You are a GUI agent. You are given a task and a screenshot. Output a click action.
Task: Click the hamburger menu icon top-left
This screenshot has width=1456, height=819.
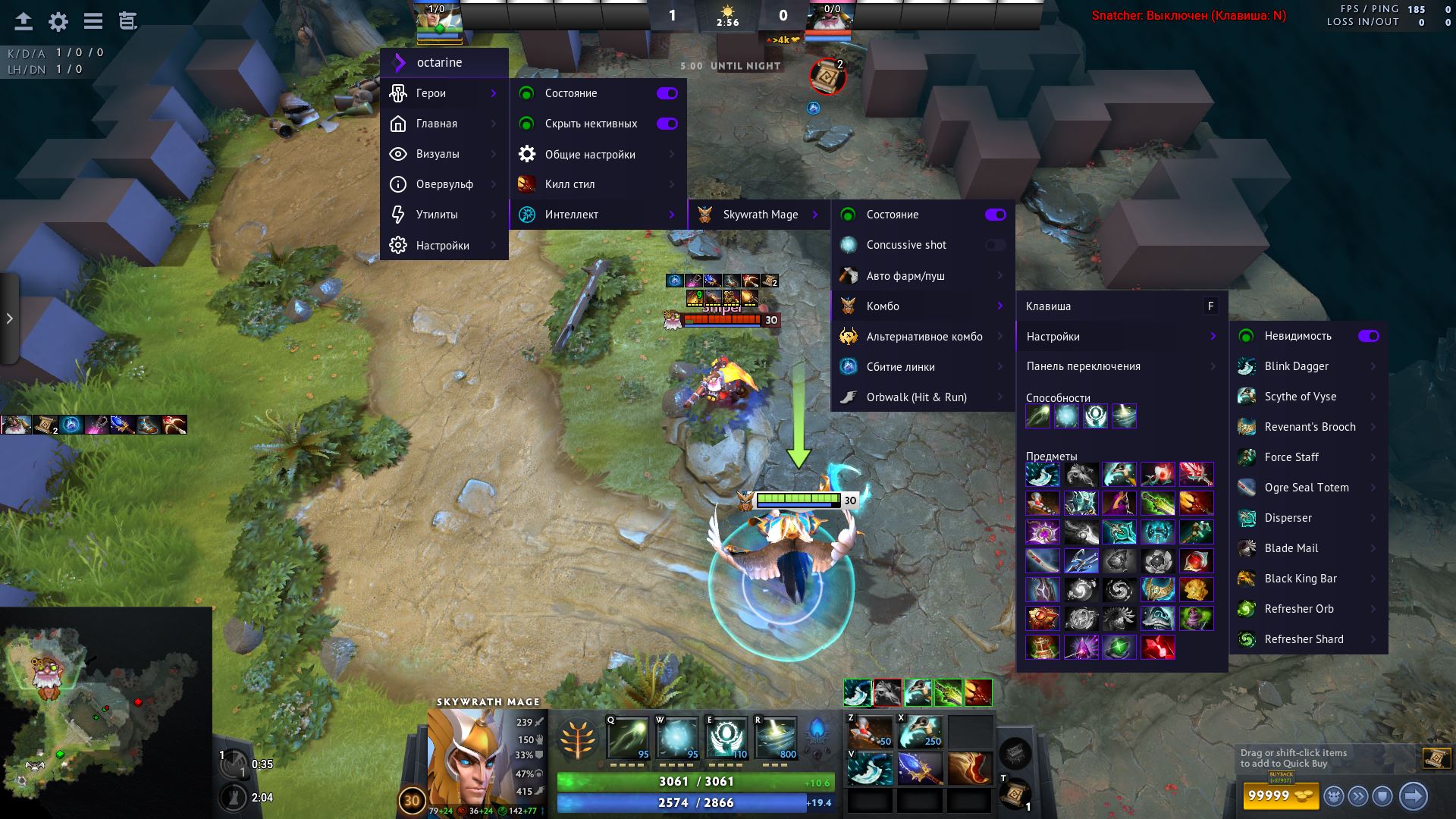pyautogui.click(x=93, y=21)
